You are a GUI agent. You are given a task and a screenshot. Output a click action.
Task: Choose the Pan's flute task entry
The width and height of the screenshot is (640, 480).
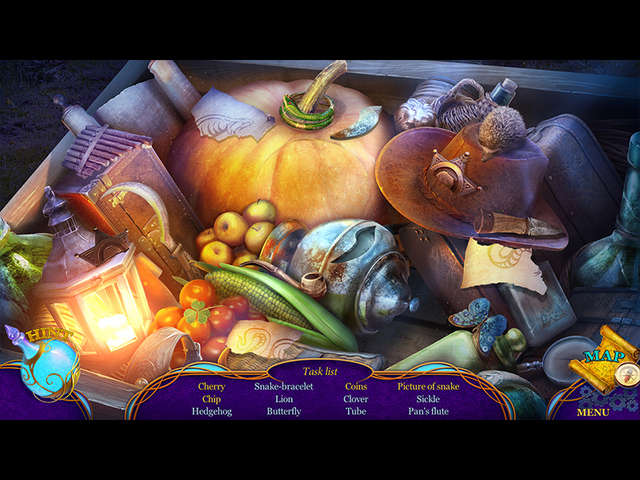[428, 411]
